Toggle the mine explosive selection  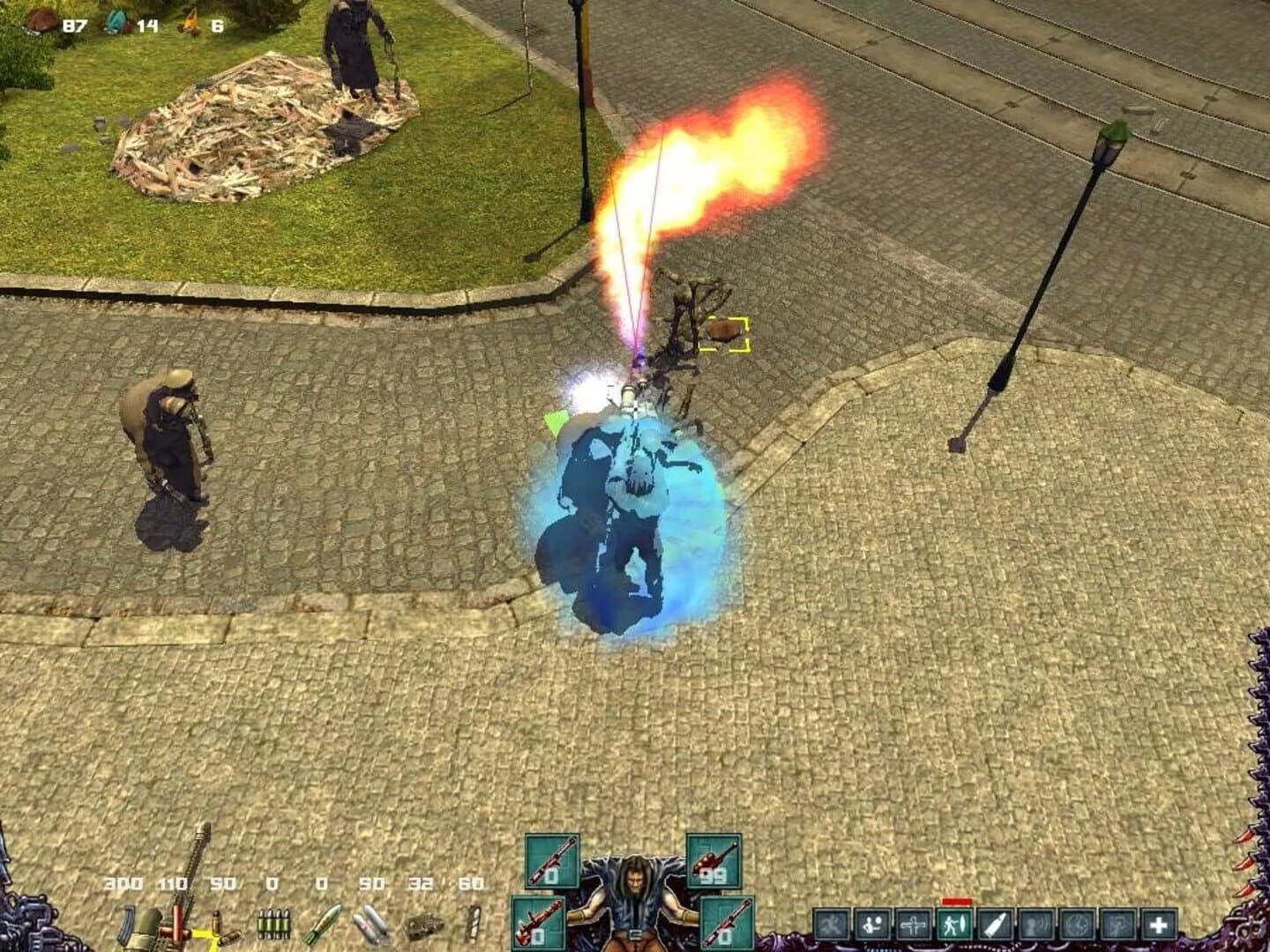click(423, 924)
